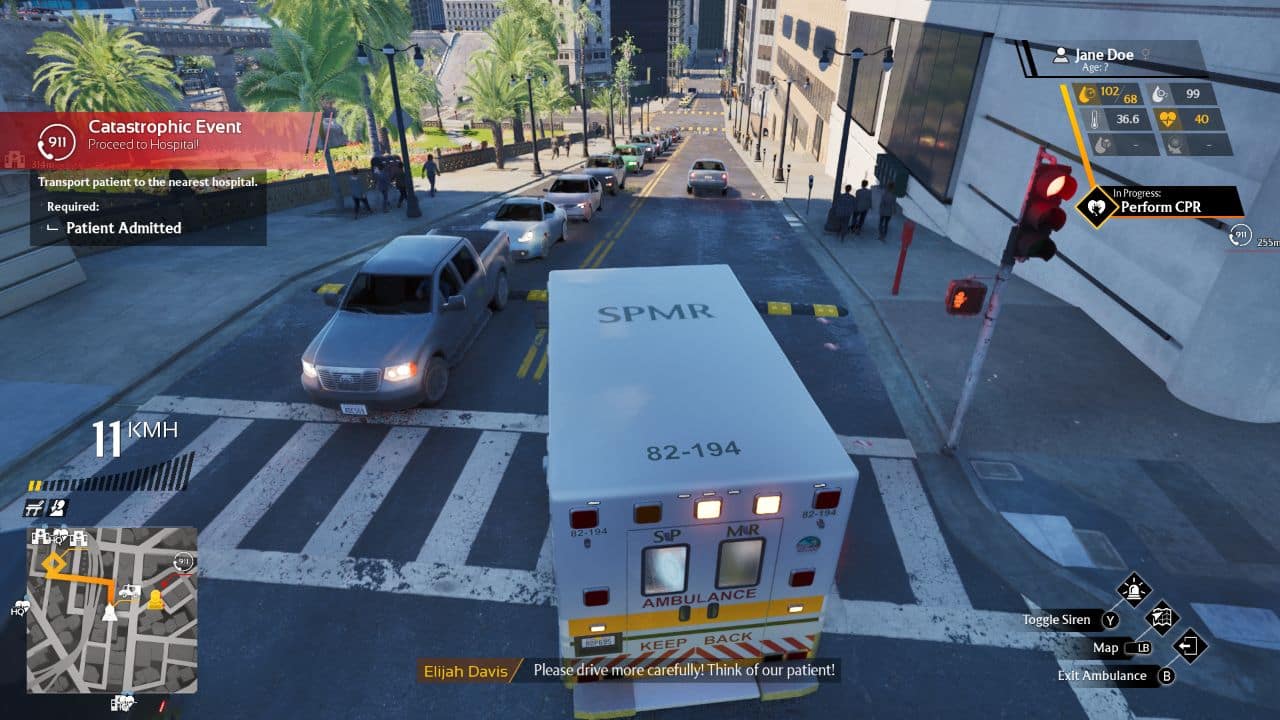Select the blood pressure icon showing 102/68
Viewport: 1280px width, 720px height.
pos(1085,94)
